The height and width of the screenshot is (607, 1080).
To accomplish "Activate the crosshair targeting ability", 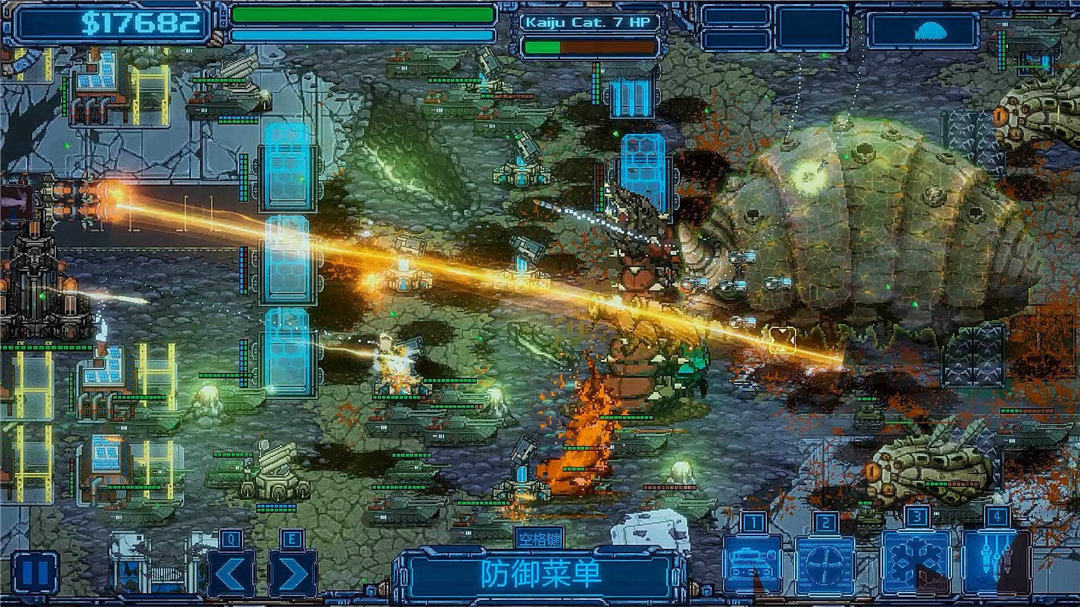I will pyautogui.click(x=825, y=565).
